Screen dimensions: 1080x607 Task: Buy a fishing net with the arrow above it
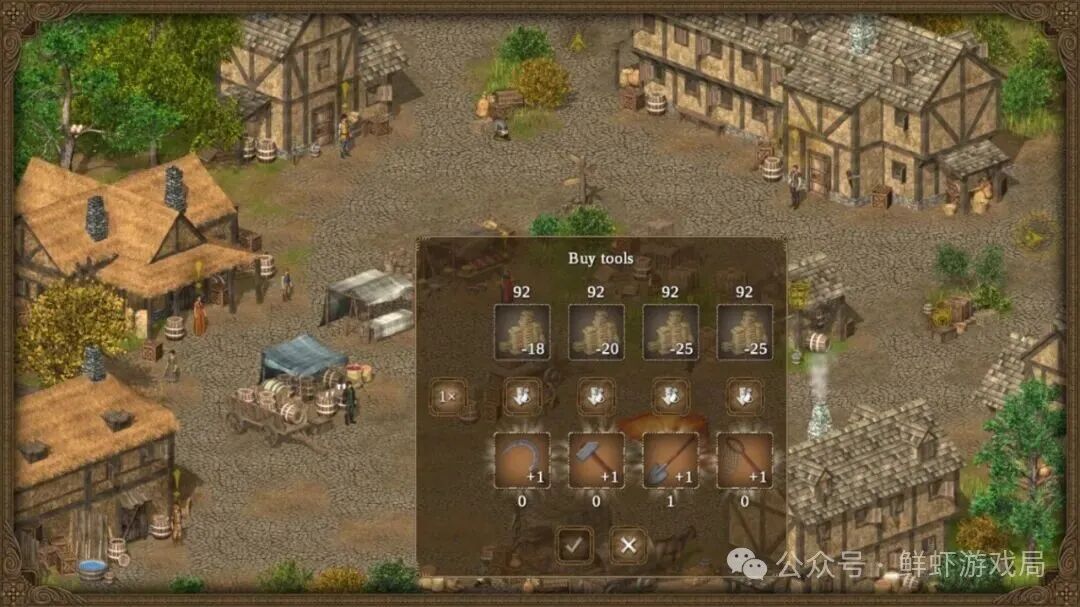(744, 397)
